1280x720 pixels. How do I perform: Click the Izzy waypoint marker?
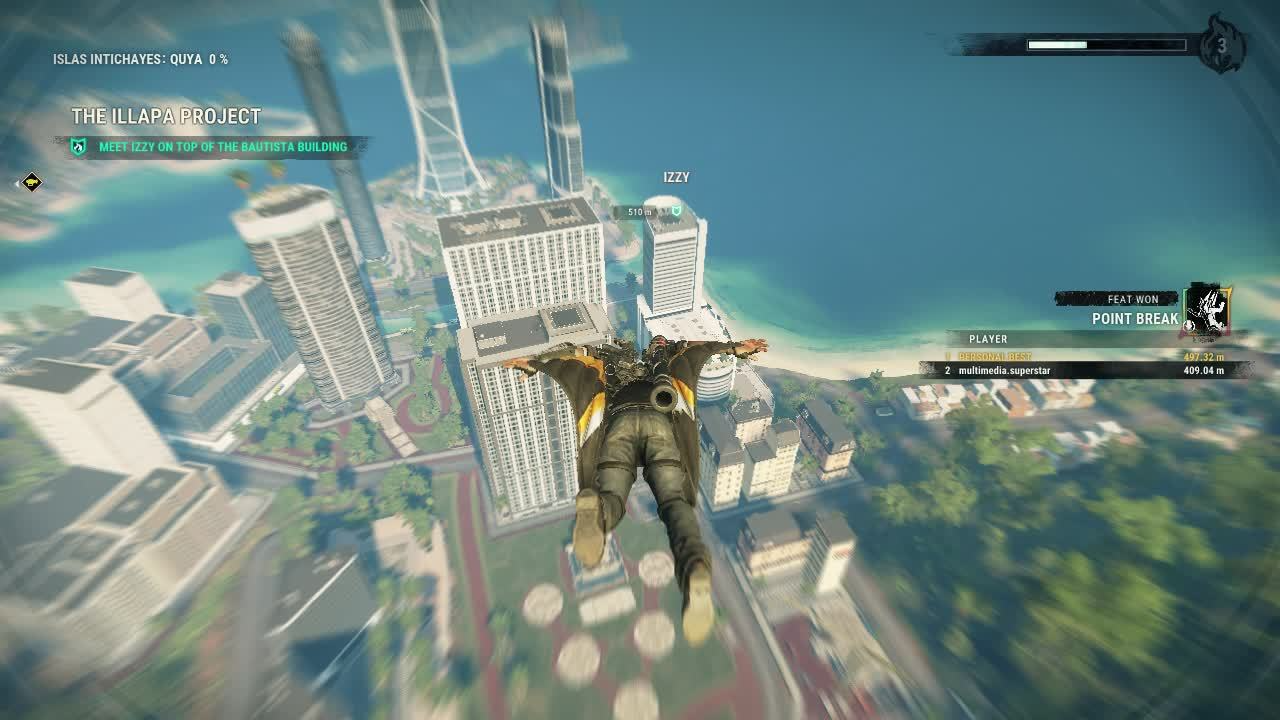click(676, 211)
